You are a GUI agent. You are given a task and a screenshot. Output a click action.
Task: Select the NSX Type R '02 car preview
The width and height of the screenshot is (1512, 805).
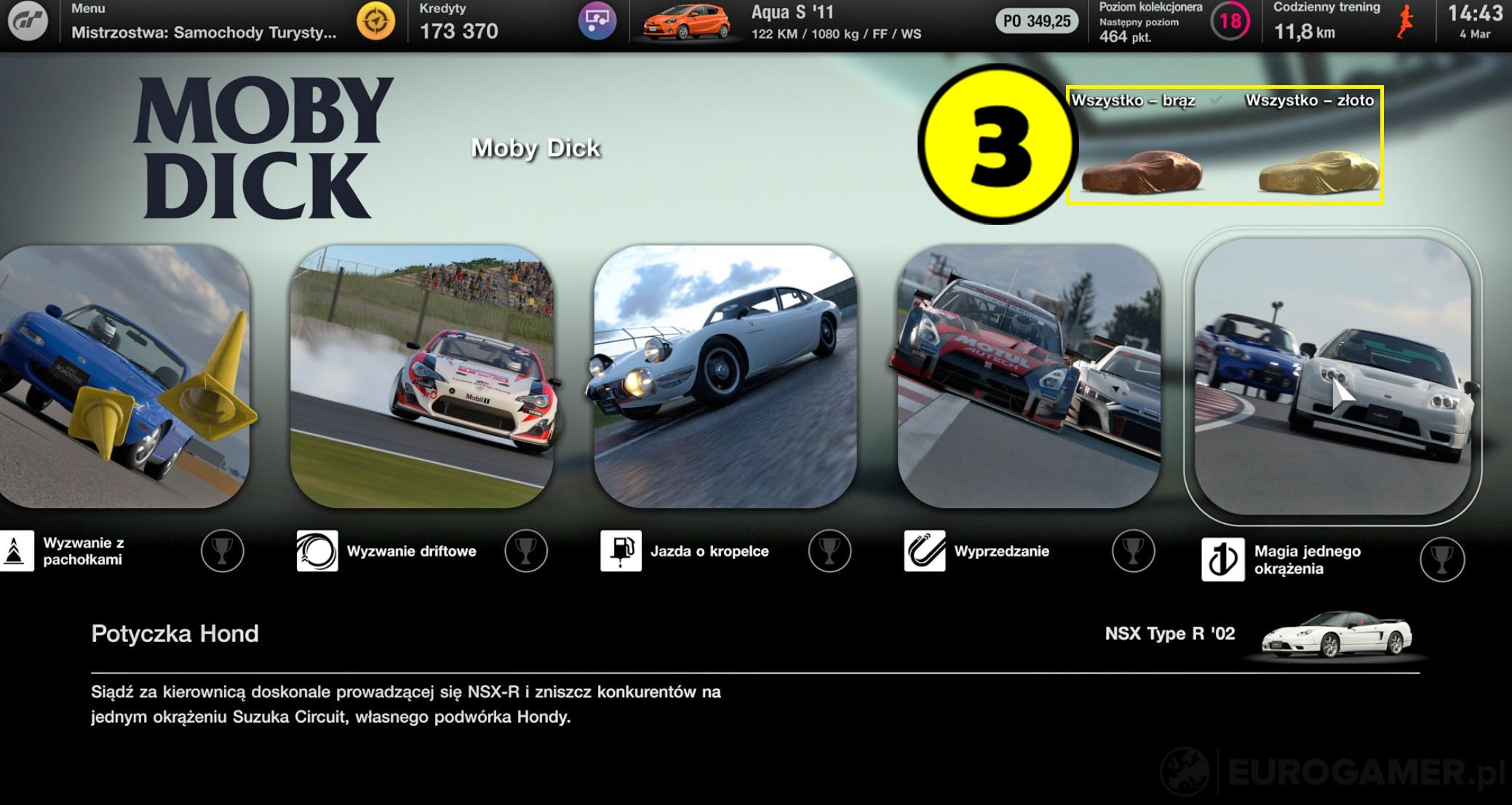[1336, 635]
